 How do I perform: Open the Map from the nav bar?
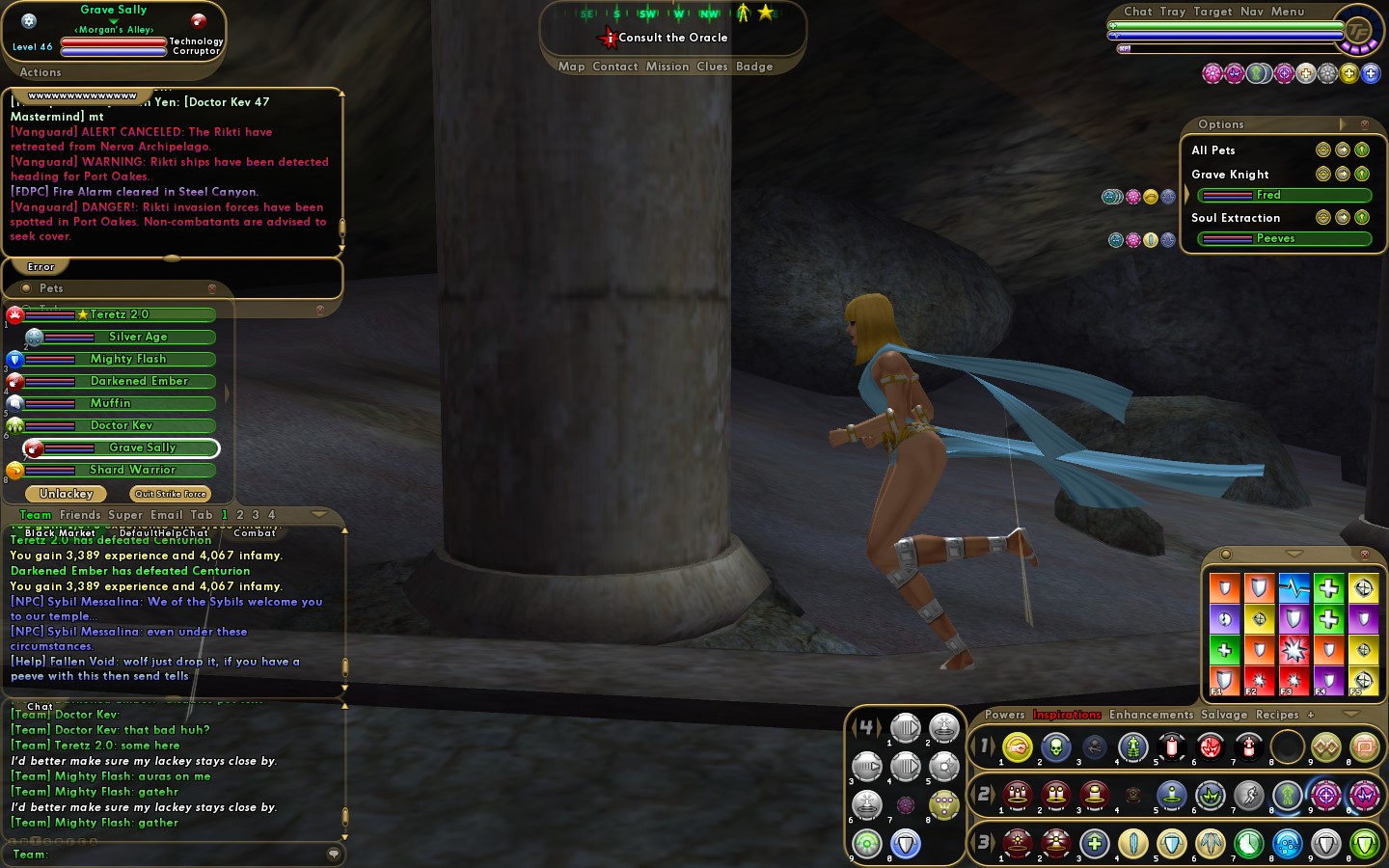tap(571, 67)
